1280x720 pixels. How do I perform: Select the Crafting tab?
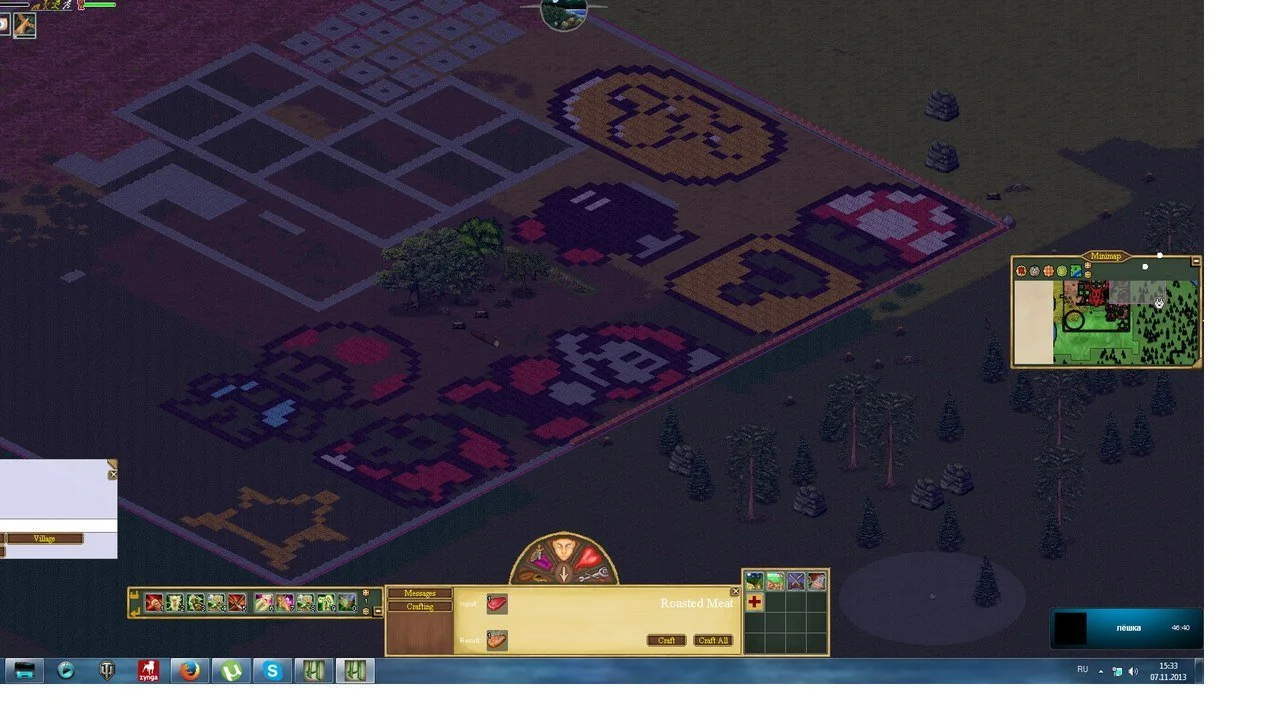[419, 606]
